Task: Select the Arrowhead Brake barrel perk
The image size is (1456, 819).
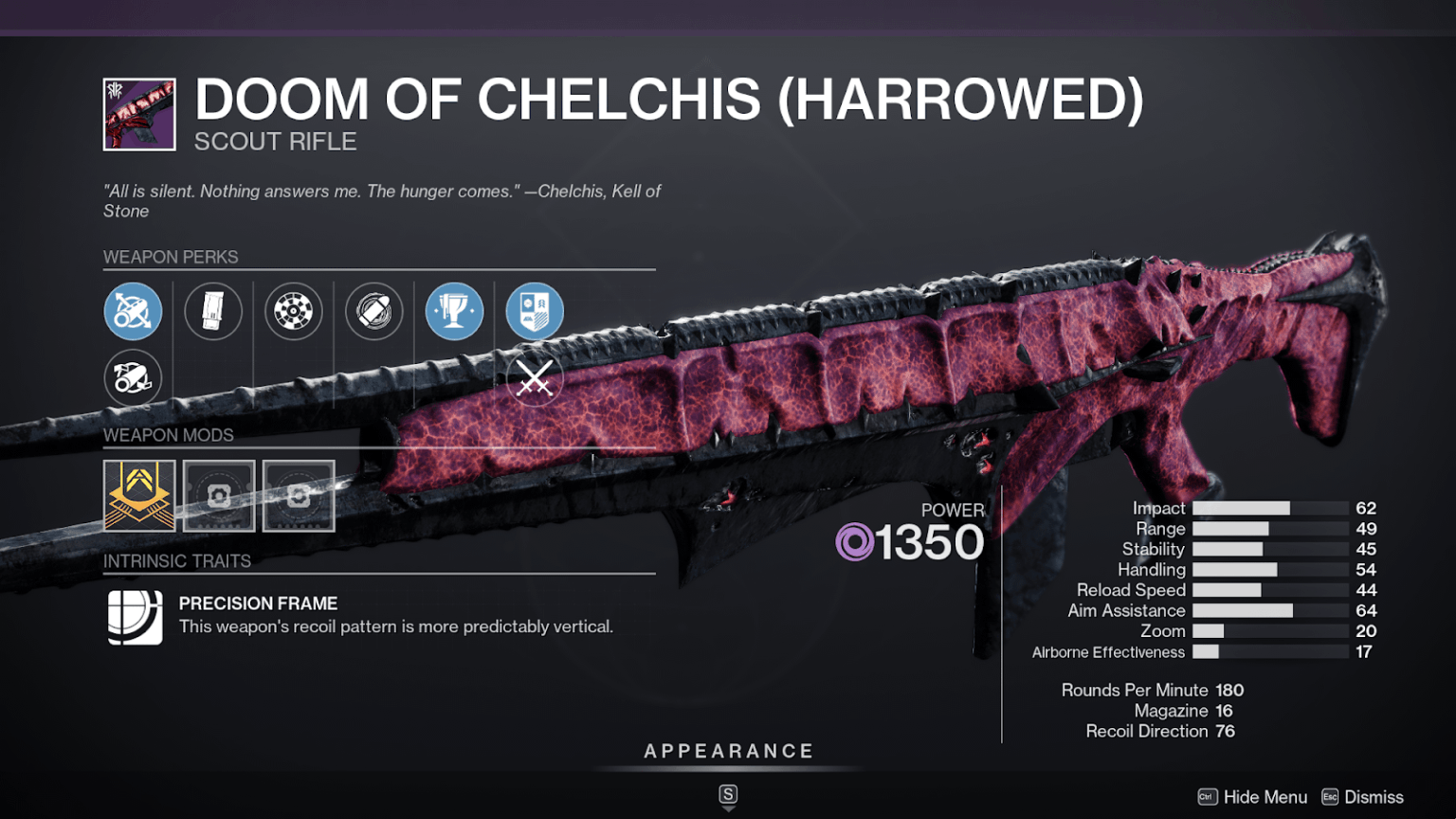Action: (x=133, y=311)
